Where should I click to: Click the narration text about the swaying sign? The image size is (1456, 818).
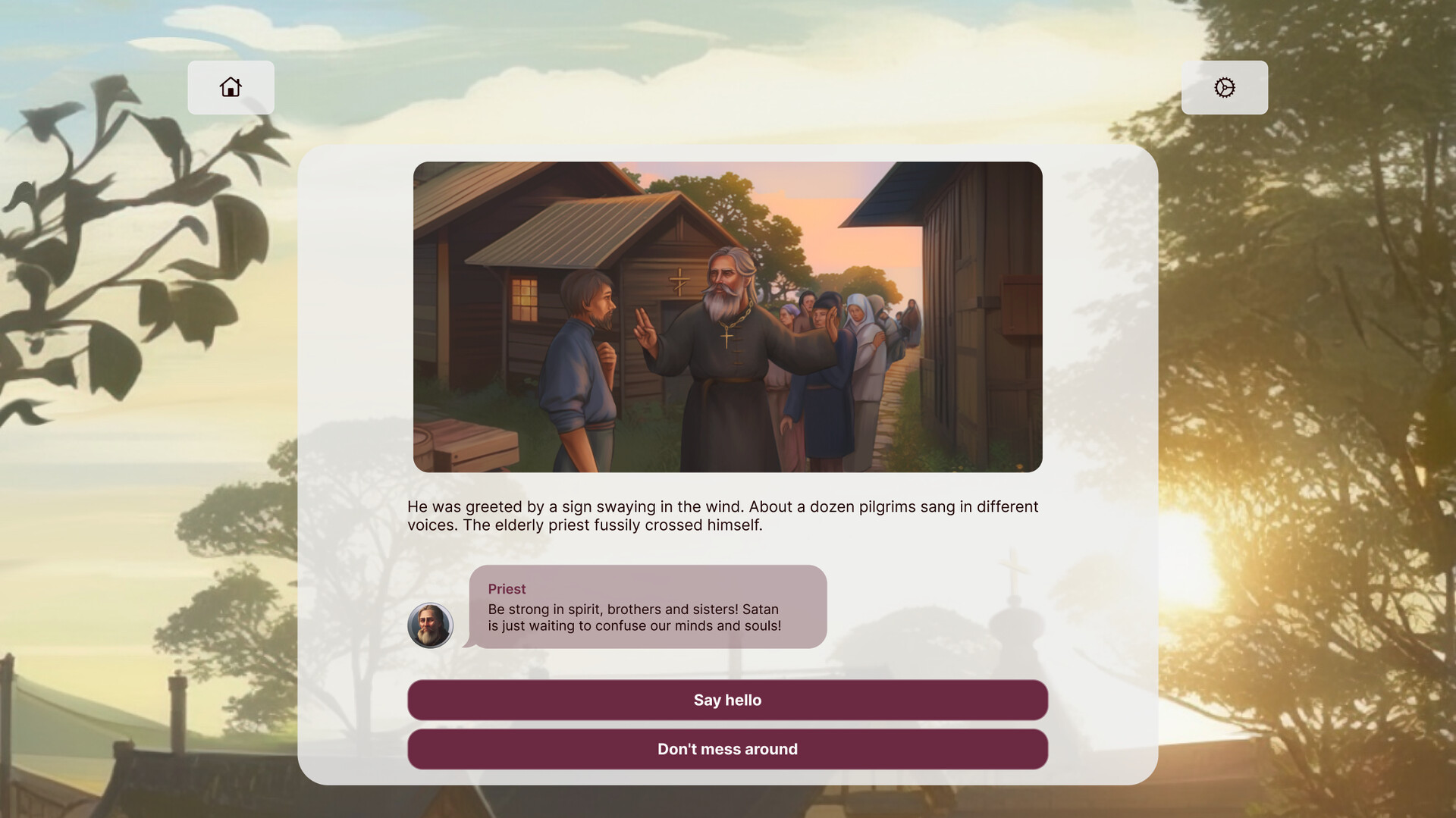720,515
